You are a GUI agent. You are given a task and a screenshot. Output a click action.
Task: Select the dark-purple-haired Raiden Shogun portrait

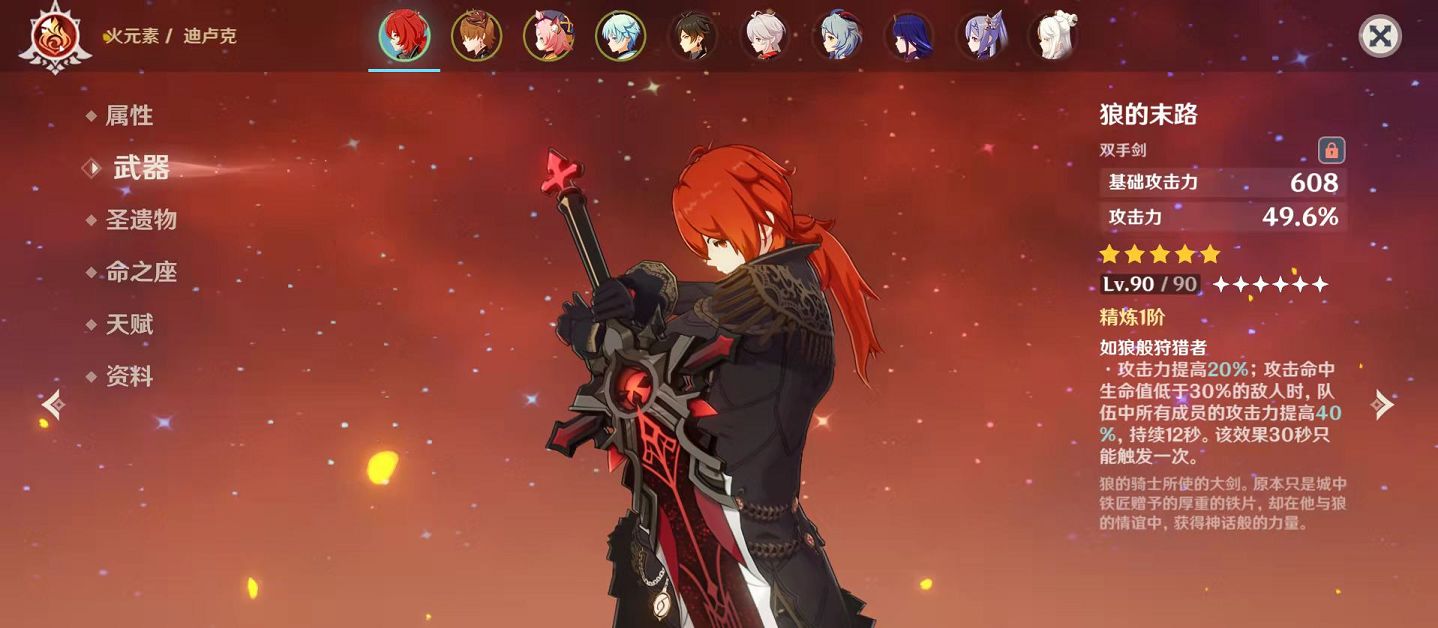(x=910, y=36)
